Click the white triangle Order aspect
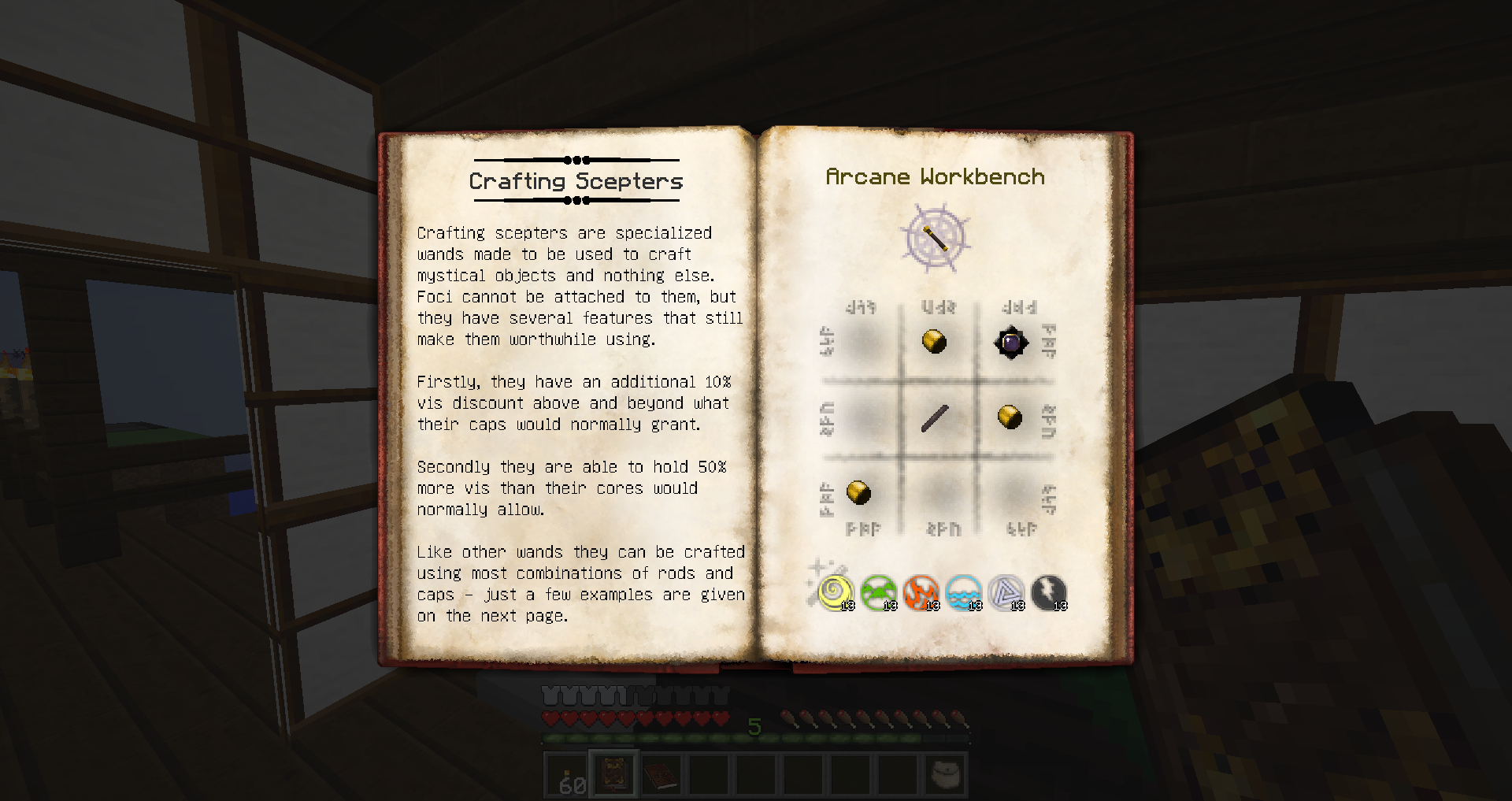 click(x=1006, y=592)
